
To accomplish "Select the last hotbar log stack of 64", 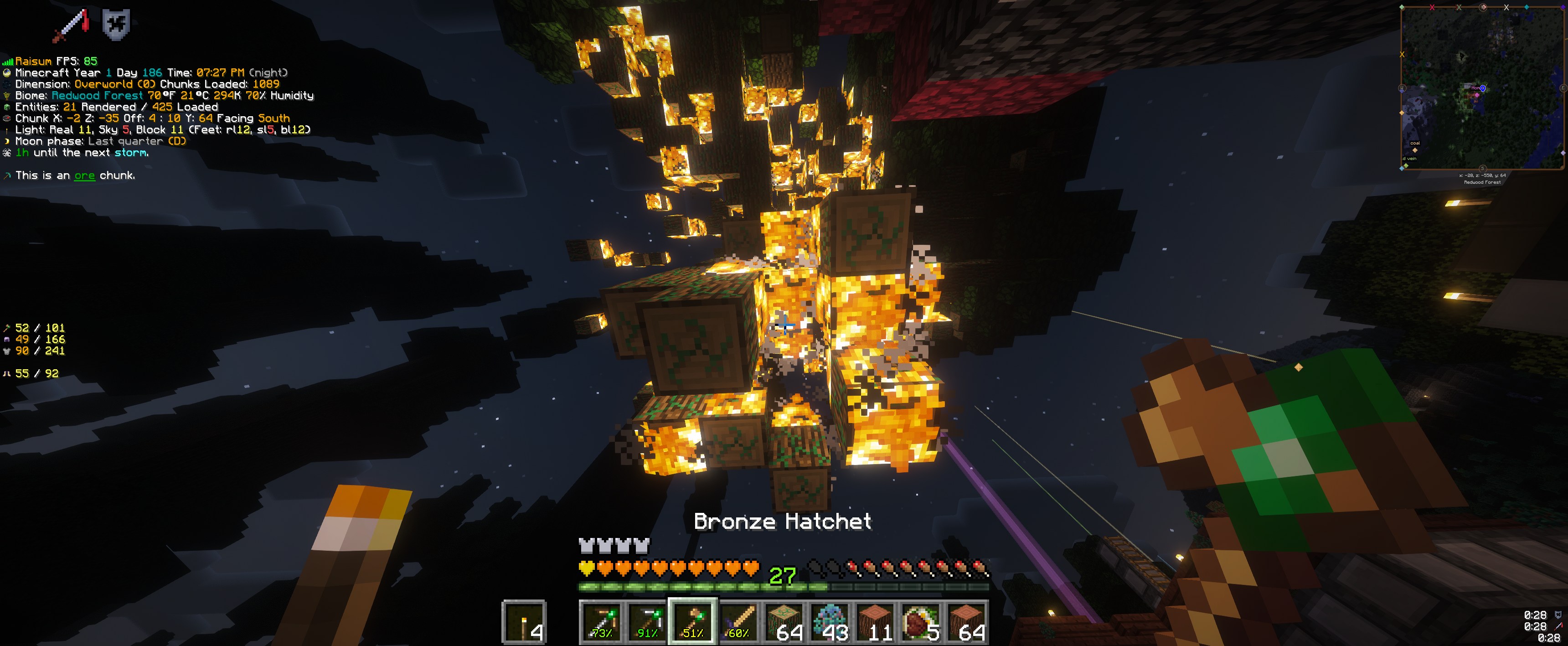I will pyautogui.click(x=967, y=622).
